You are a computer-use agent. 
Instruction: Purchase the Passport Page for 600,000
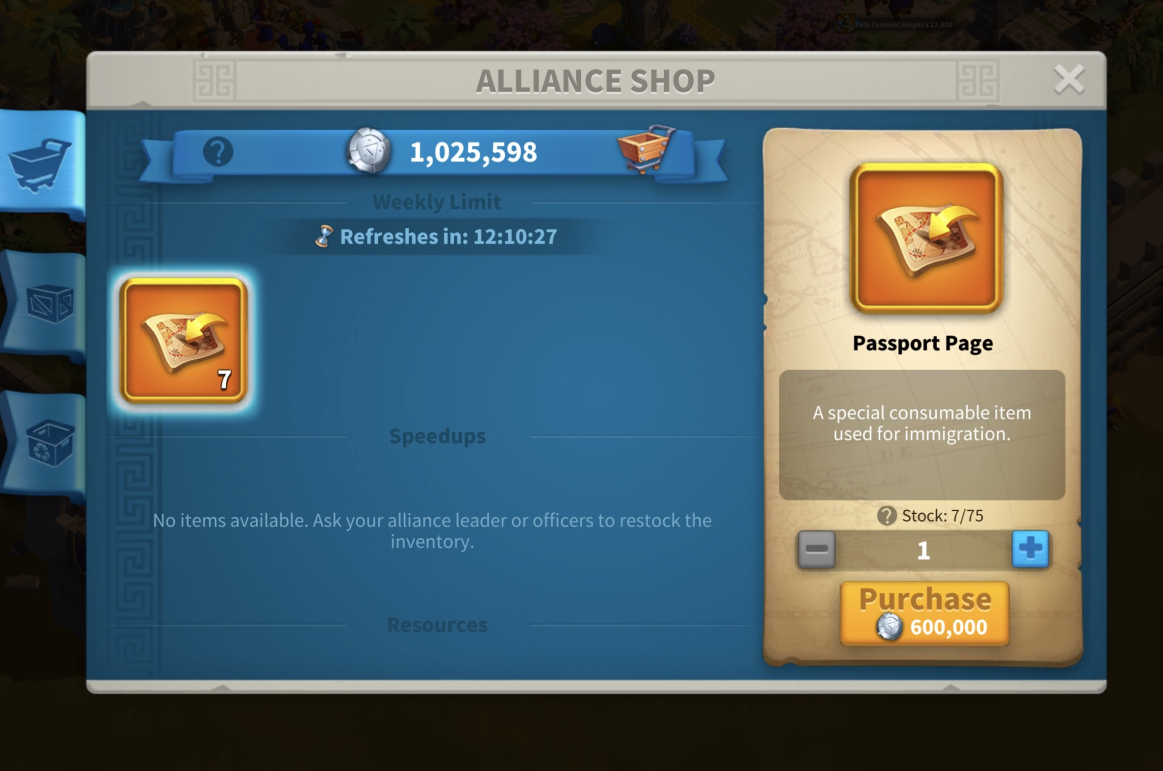click(x=924, y=613)
